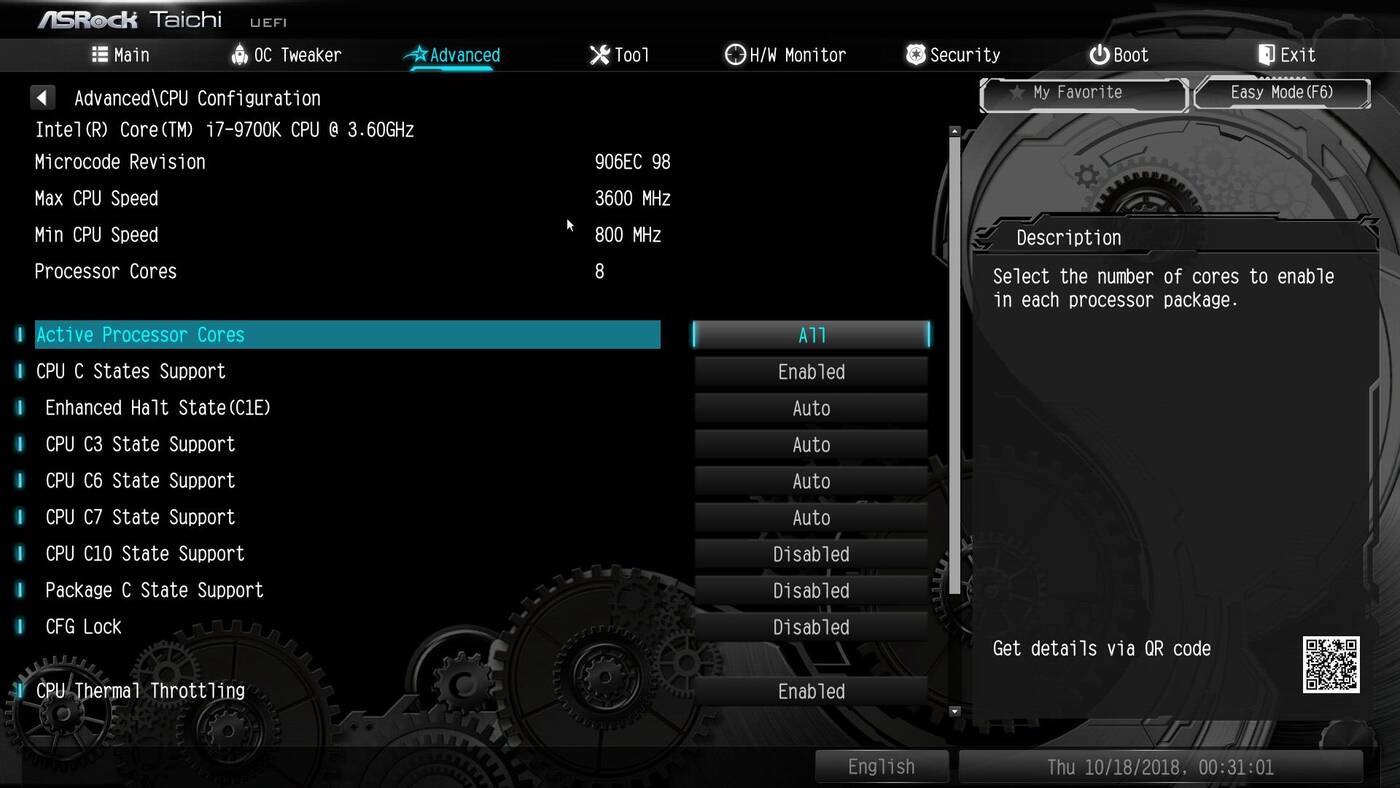Viewport: 1400px width, 788px height.
Task: Switch to the OC Tweaker tab
Action: click(286, 55)
